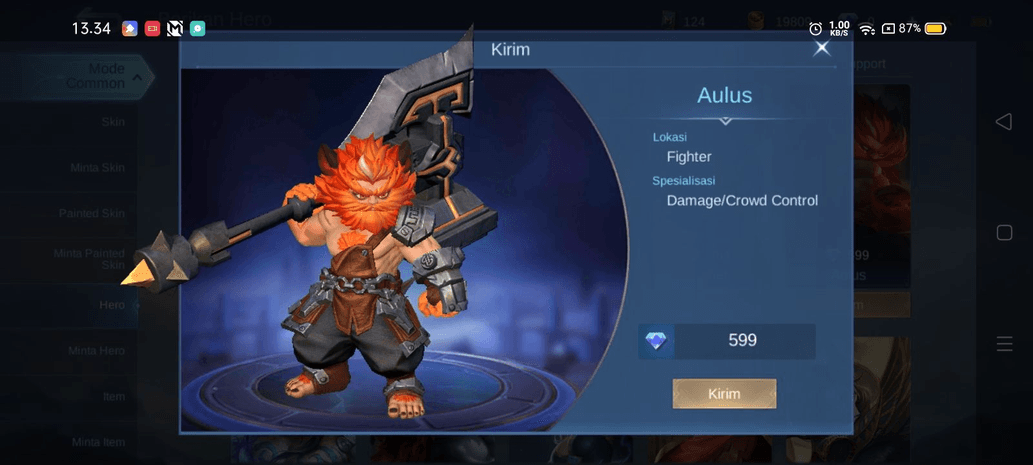1033x465 pixels.
Task: Open the Skin category in the sidebar
Action: pos(113,122)
